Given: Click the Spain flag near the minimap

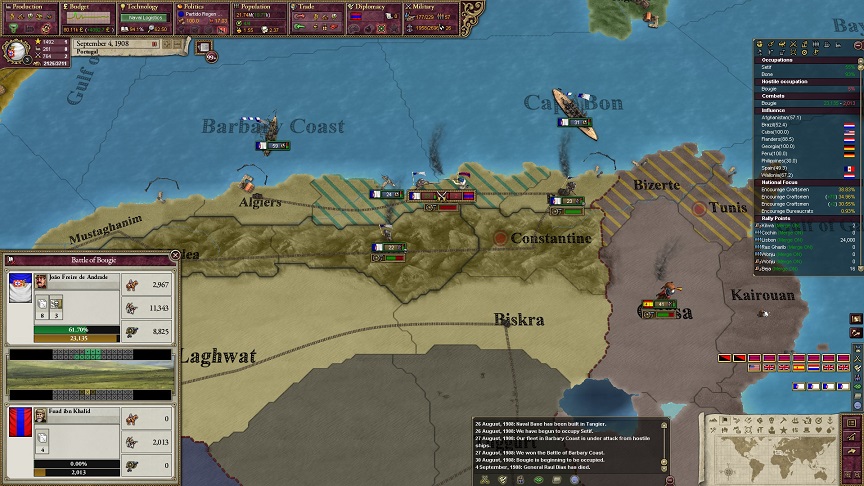Looking at the screenshot, I should 799,367.
